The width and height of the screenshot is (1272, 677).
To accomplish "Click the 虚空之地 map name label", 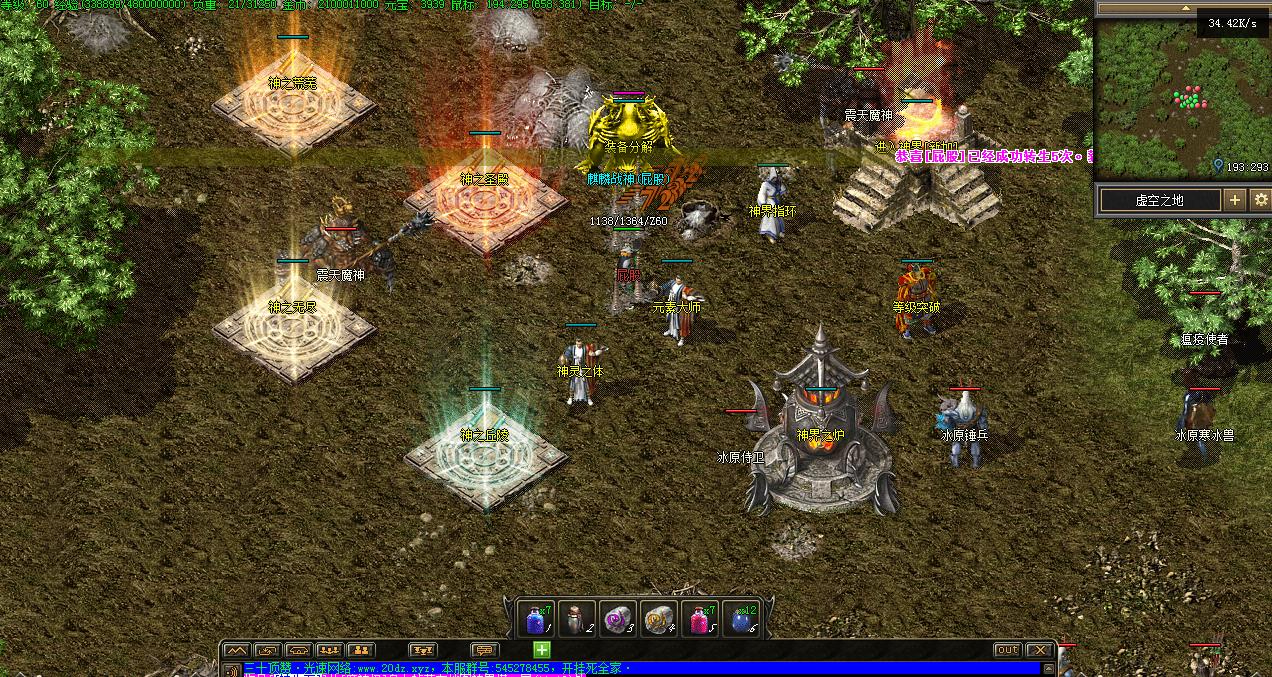I will (1160, 200).
